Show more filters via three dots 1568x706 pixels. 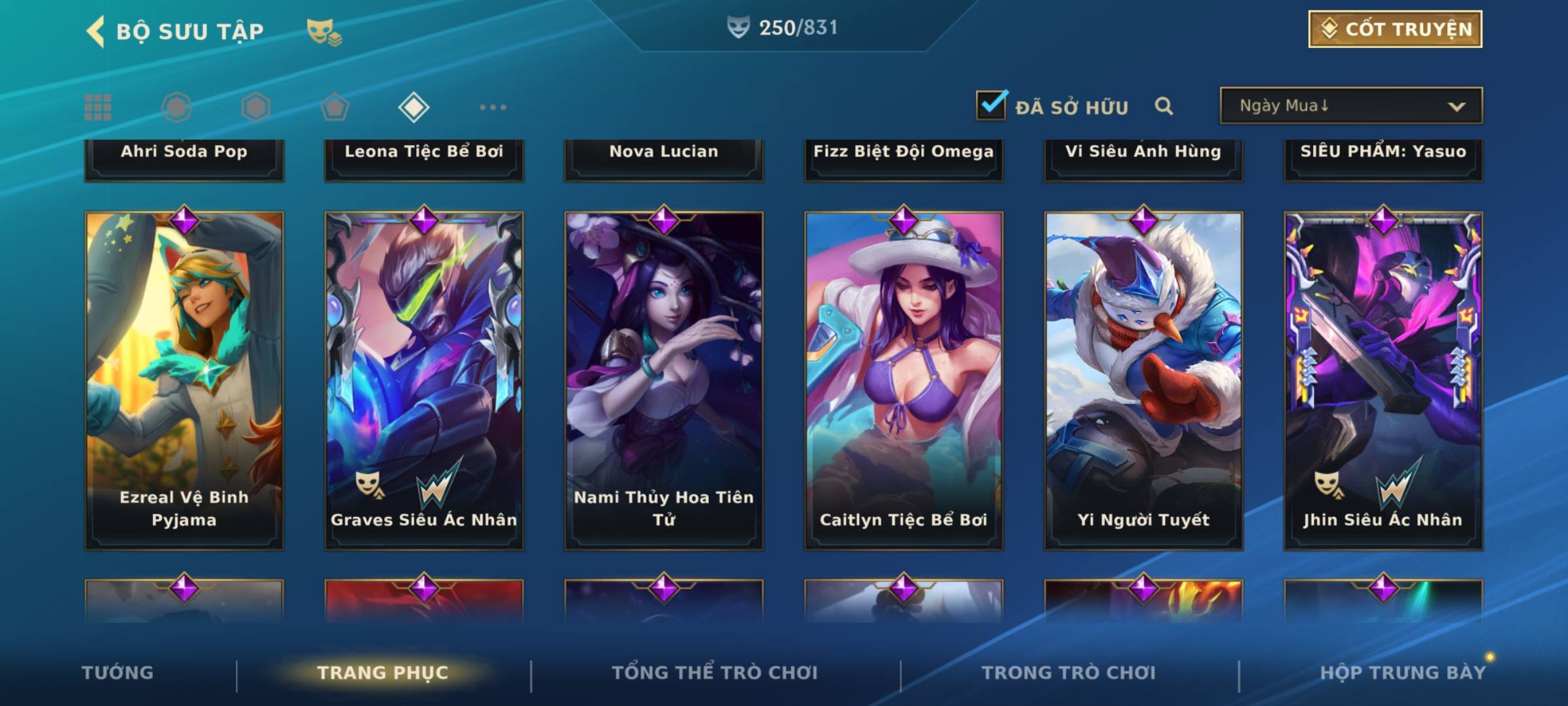493,107
